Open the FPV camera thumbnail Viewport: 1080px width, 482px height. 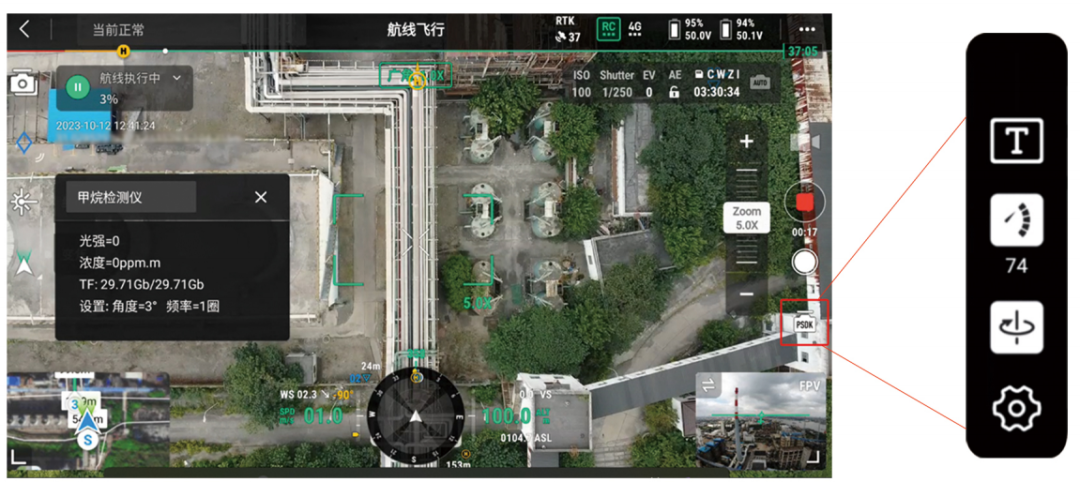(760, 420)
